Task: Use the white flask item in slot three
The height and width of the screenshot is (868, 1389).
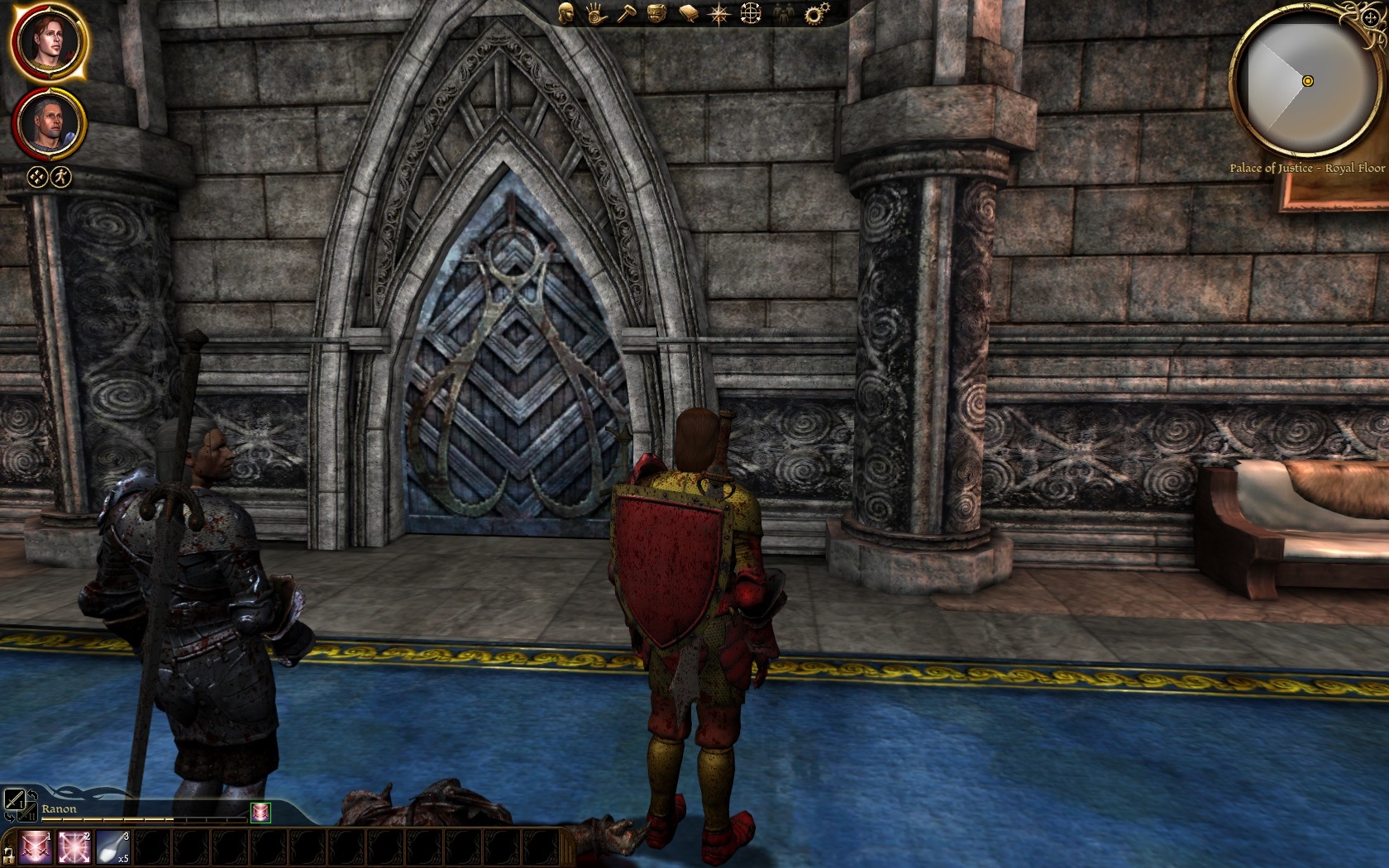Action: pos(114,848)
